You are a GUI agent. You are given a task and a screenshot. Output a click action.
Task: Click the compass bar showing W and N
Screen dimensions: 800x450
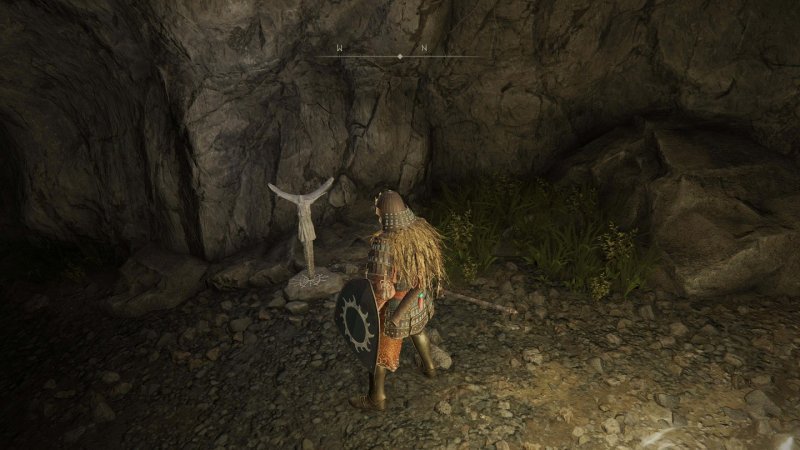(400, 56)
